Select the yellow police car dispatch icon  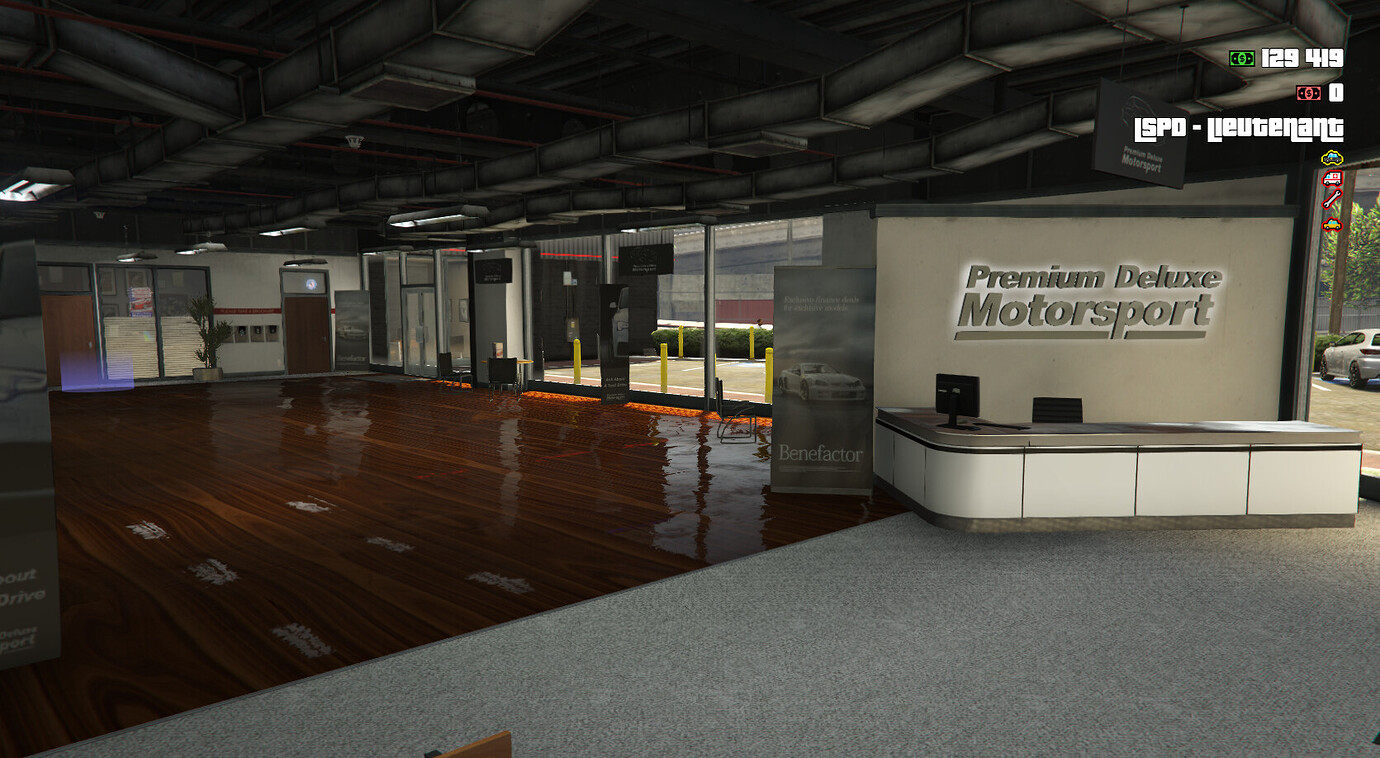1332,157
